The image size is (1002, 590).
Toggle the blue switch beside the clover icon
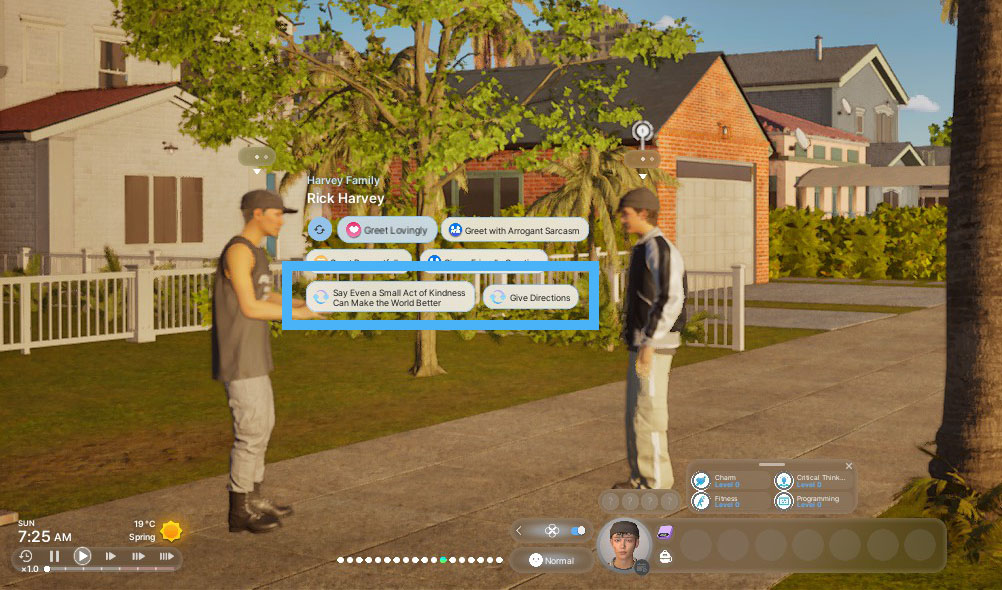point(578,531)
